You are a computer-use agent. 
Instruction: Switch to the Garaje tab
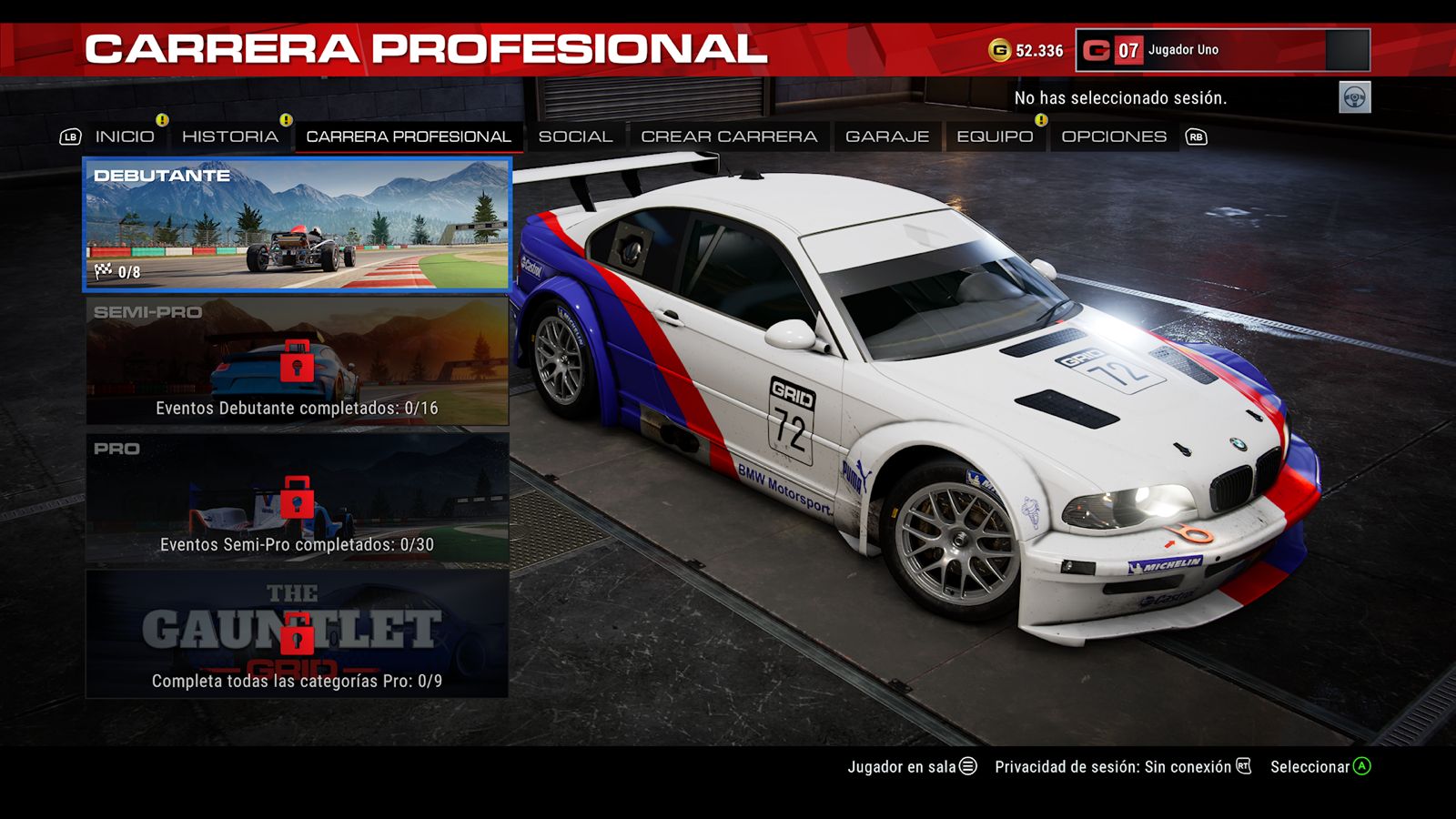click(x=887, y=136)
